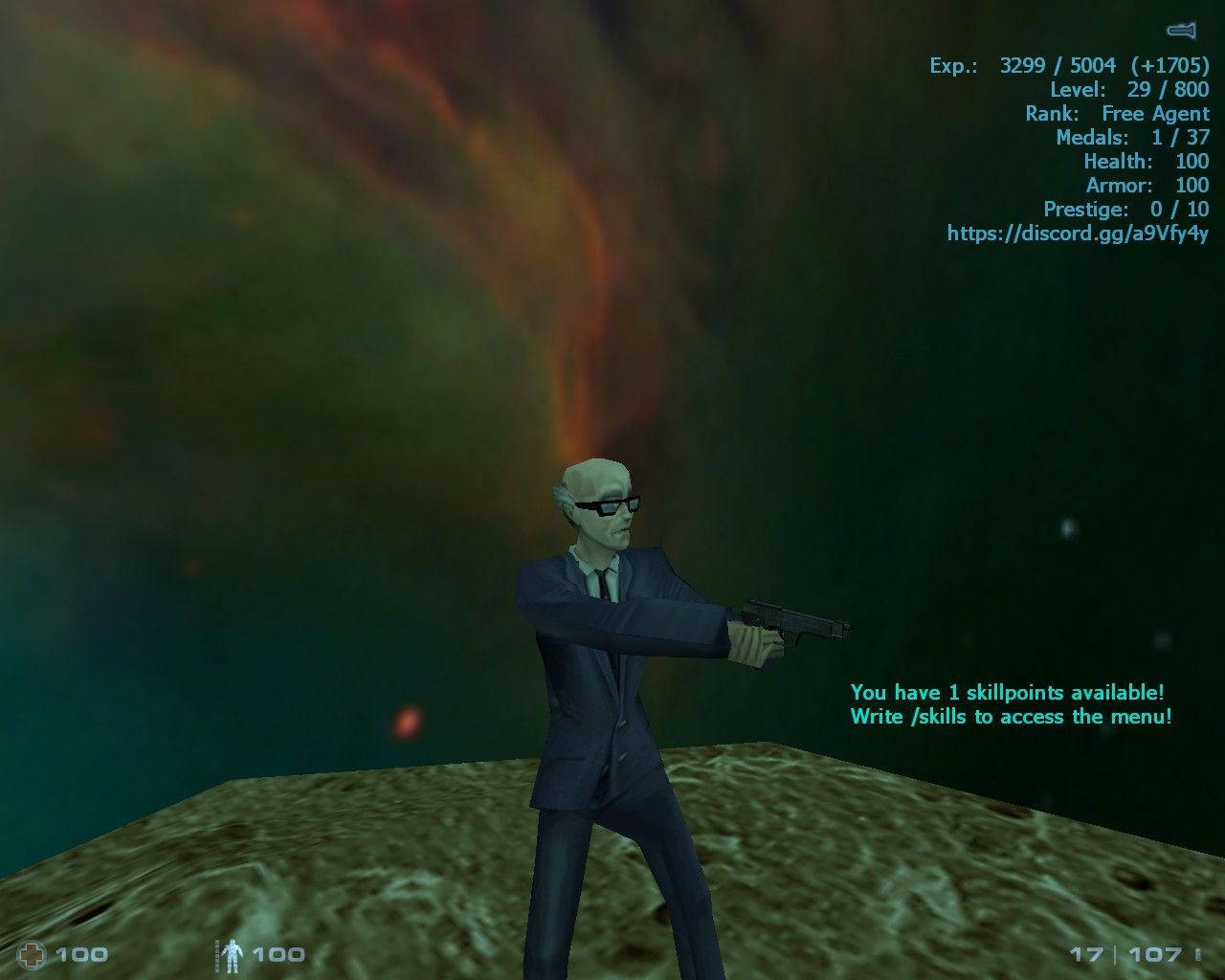Click the Write /skills prompt text
The width and height of the screenshot is (1225, 980).
(x=1012, y=717)
